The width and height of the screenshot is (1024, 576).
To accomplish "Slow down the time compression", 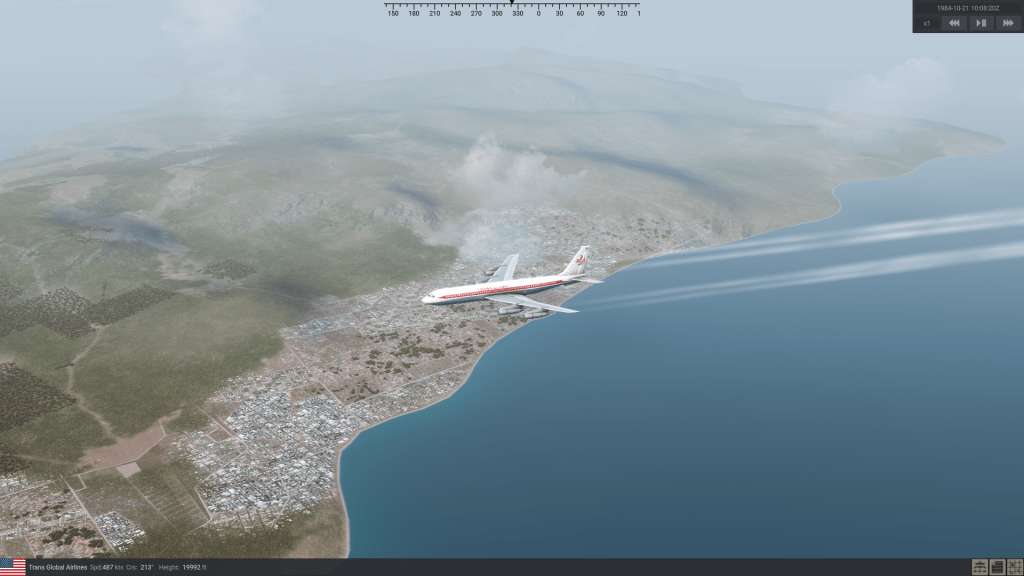I will tap(955, 23).
